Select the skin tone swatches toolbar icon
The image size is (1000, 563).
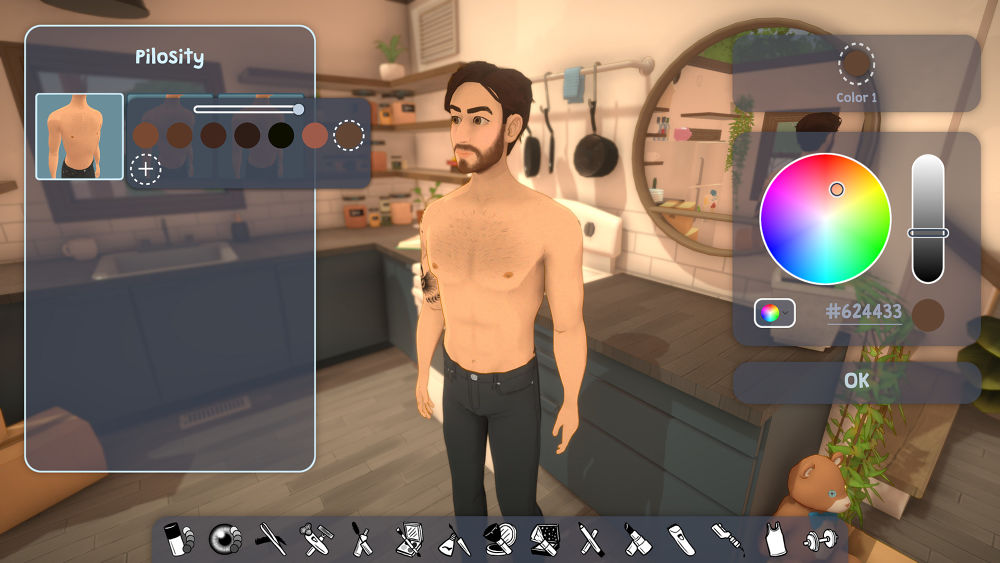pyautogui.click(x=178, y=540)
